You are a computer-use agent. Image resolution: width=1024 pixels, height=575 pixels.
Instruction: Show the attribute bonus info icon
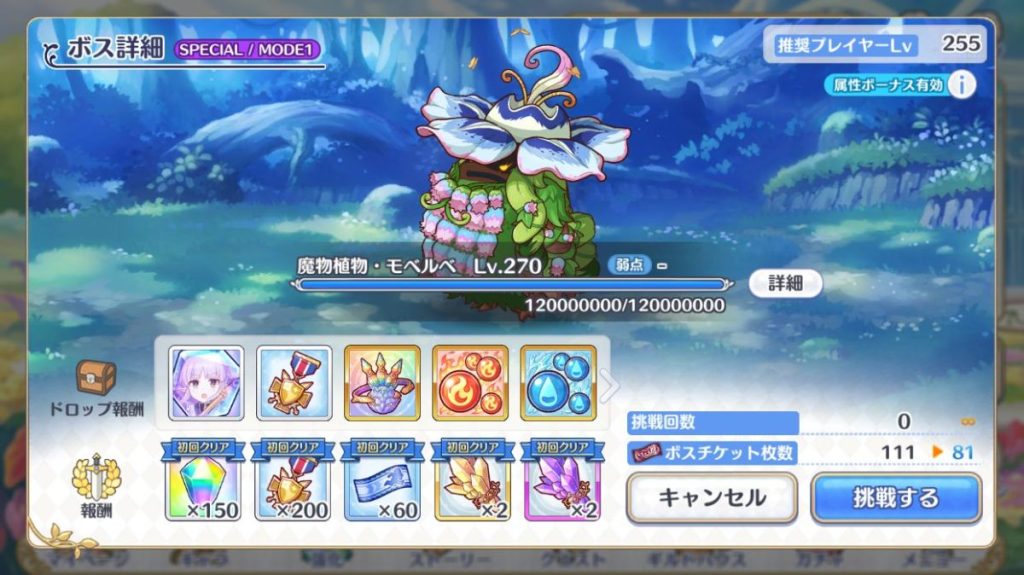coord(961,85)
